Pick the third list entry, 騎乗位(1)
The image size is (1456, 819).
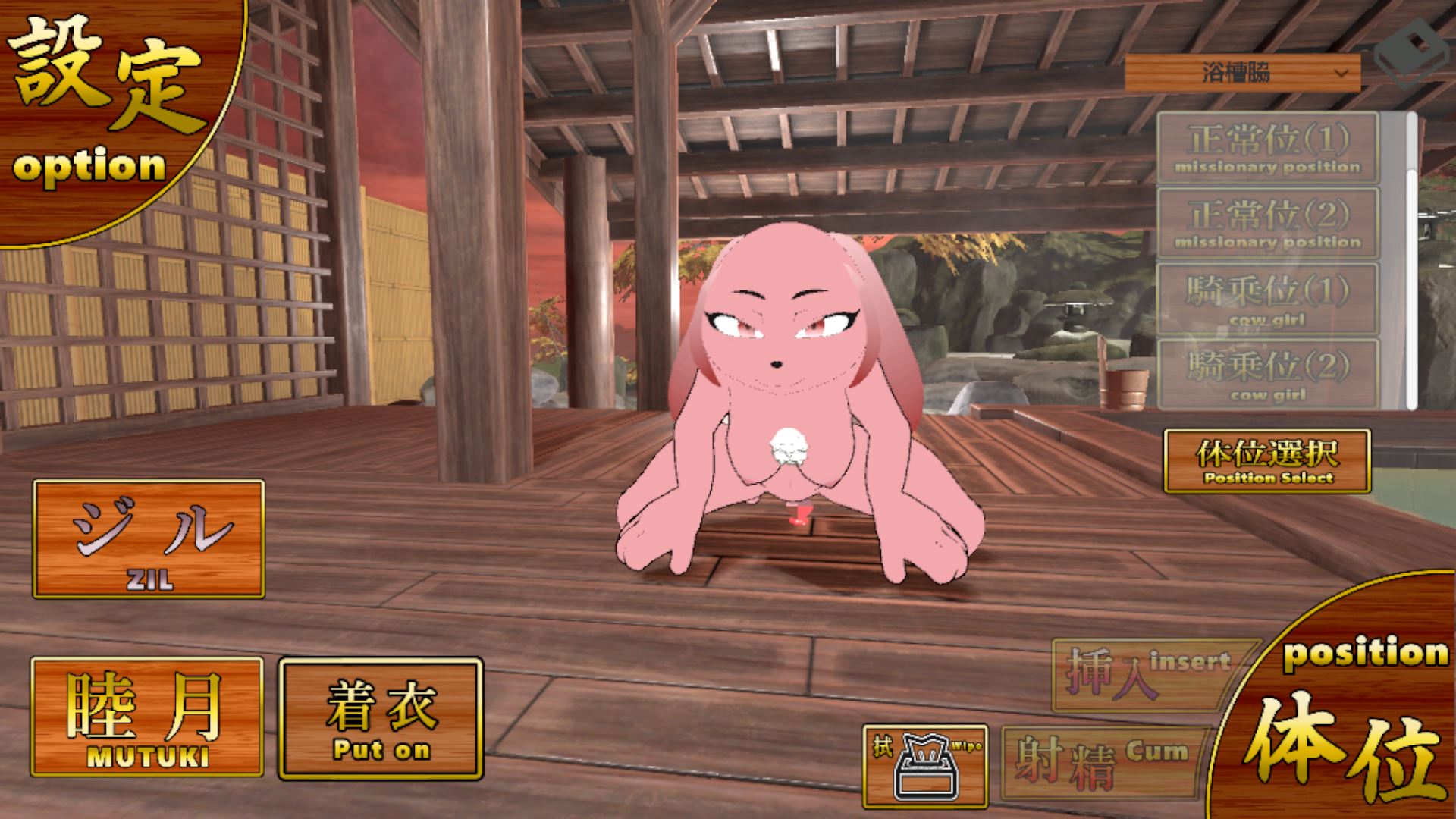(1267, 300)
